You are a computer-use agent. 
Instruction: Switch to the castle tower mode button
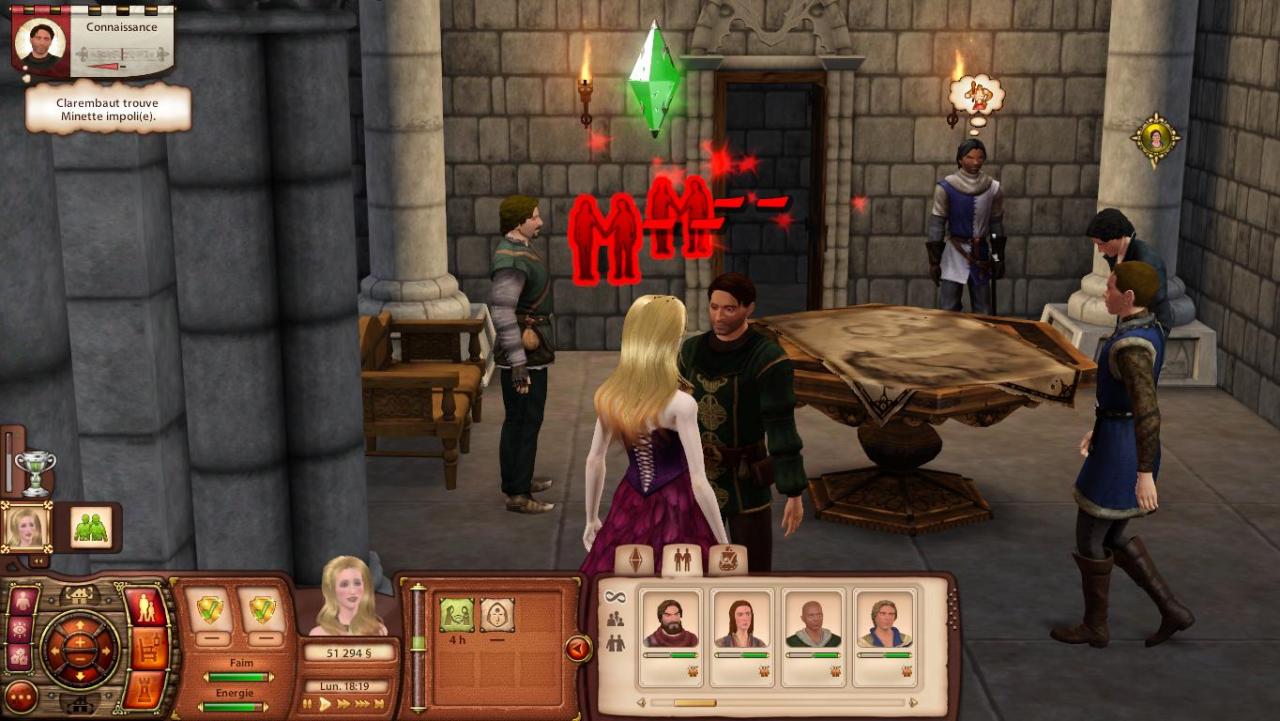click(149, 690)
